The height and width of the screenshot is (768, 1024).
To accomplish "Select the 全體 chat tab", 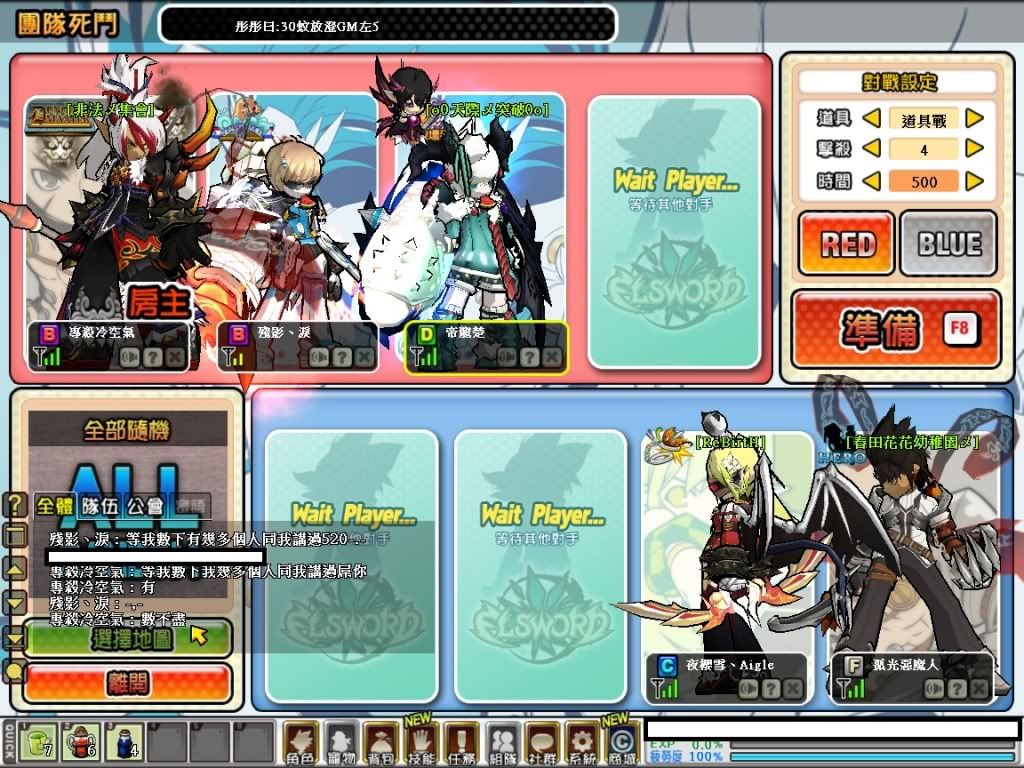I will pos(54,506).
